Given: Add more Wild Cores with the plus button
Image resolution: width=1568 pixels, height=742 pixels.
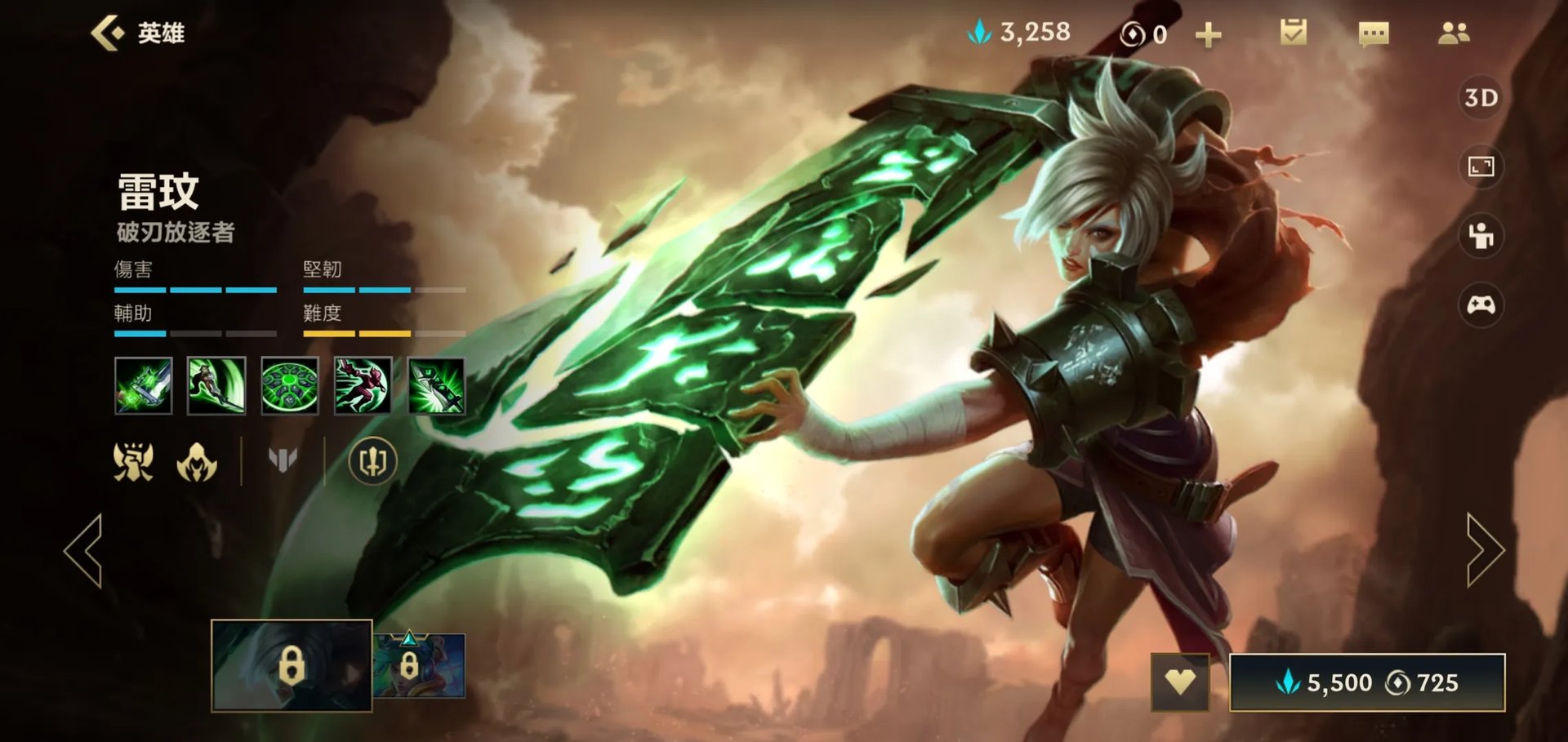Looking at the screenshot, I should point(1208,35).
